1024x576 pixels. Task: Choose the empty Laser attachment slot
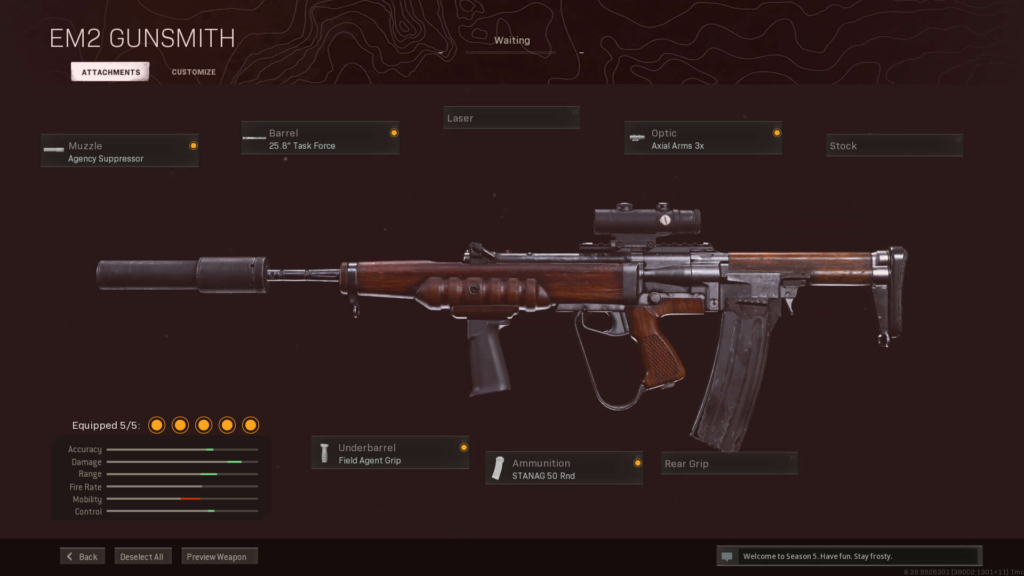pos(511,118)
